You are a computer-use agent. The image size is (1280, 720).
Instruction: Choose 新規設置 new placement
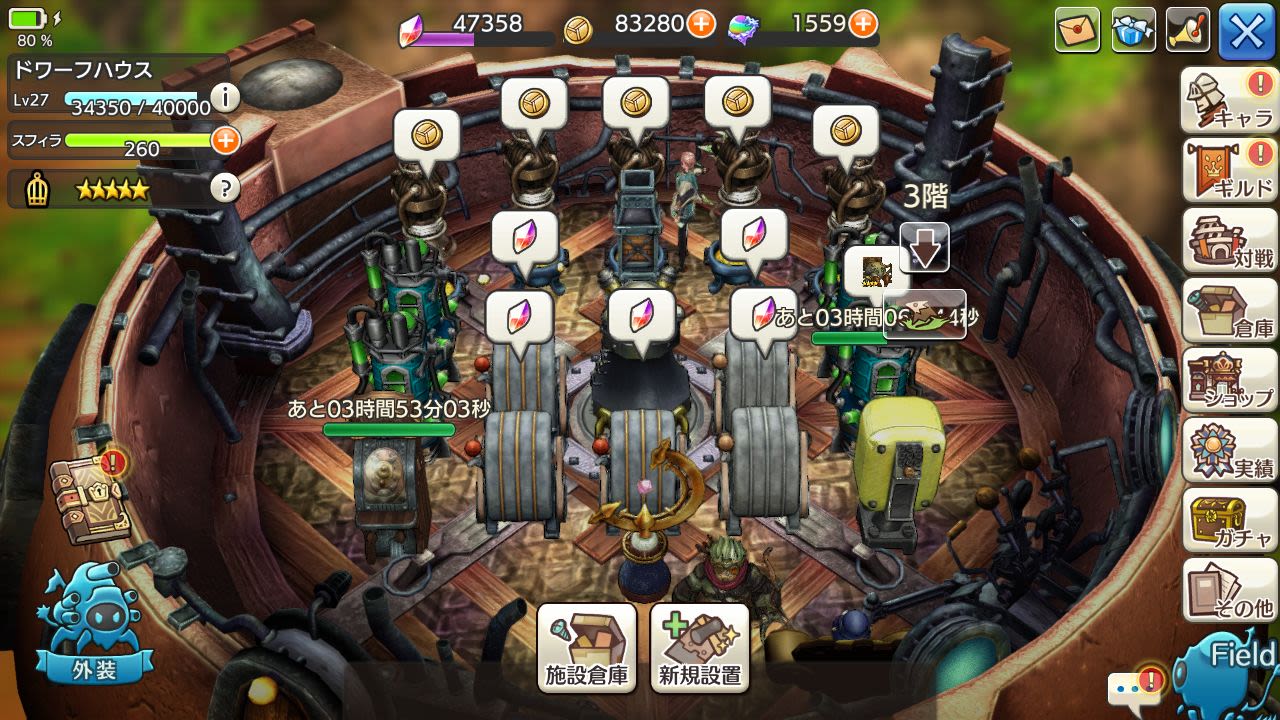tap(700, 649)
